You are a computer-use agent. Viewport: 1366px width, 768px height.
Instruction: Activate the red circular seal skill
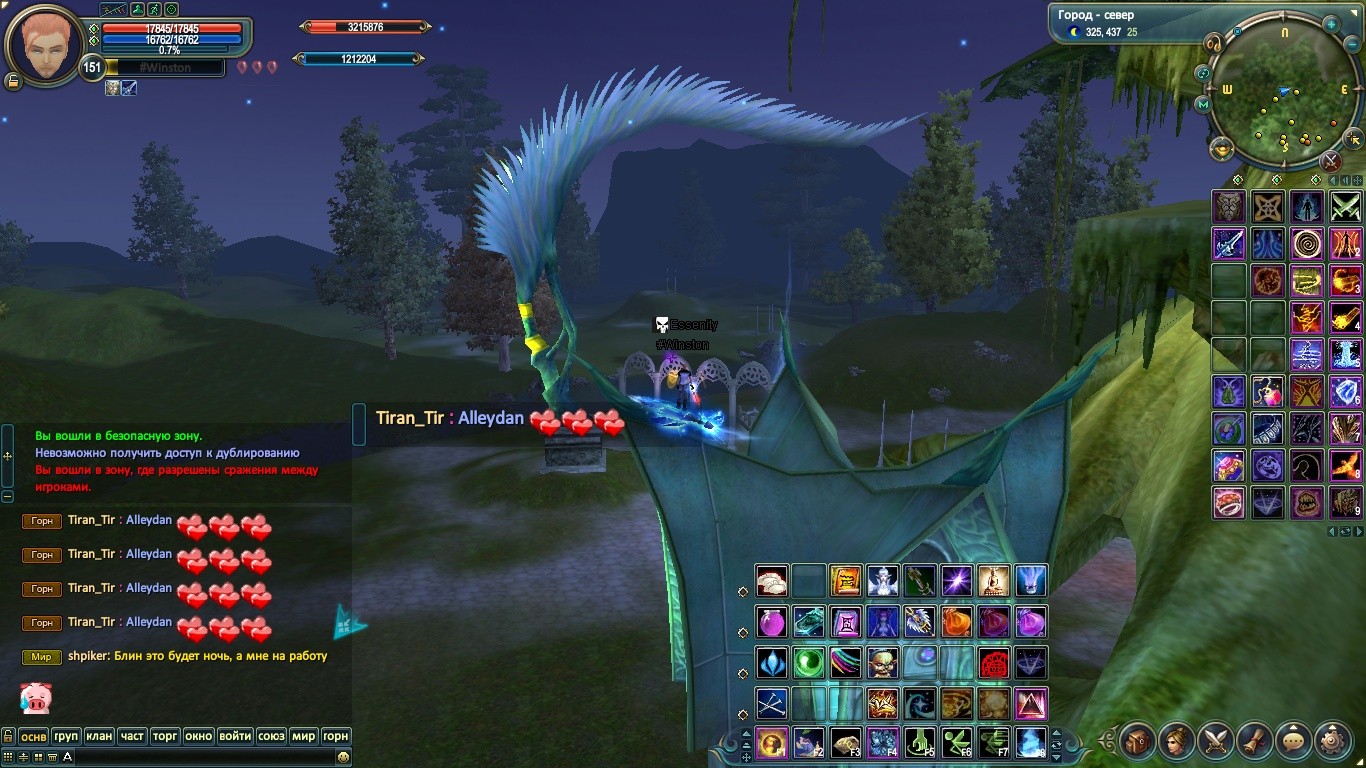pos(994,663)
